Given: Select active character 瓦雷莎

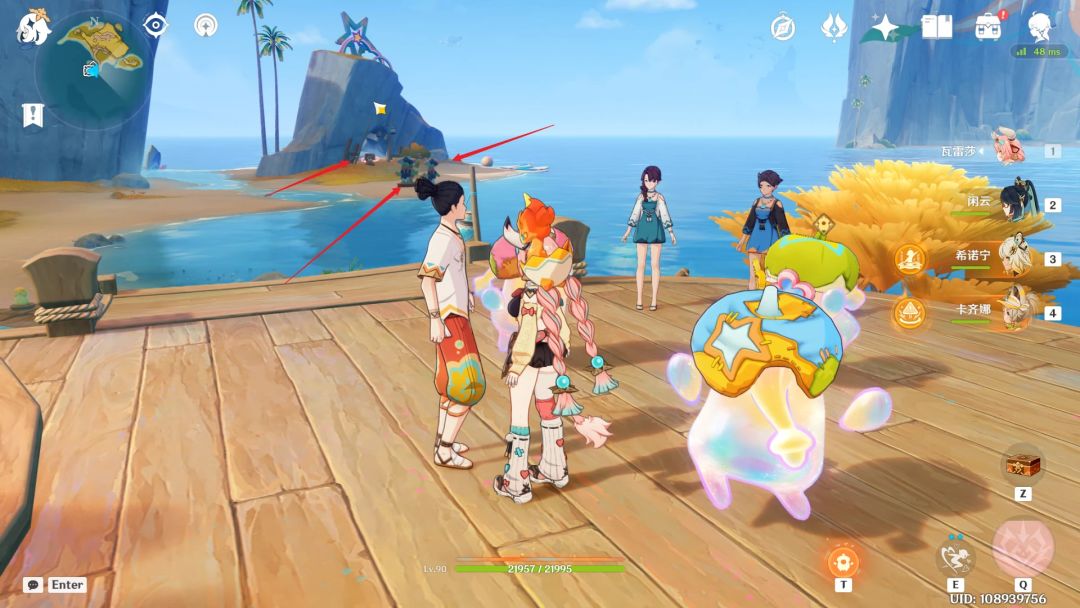Looking at the screenshot, I should [x=1009, y=148].
